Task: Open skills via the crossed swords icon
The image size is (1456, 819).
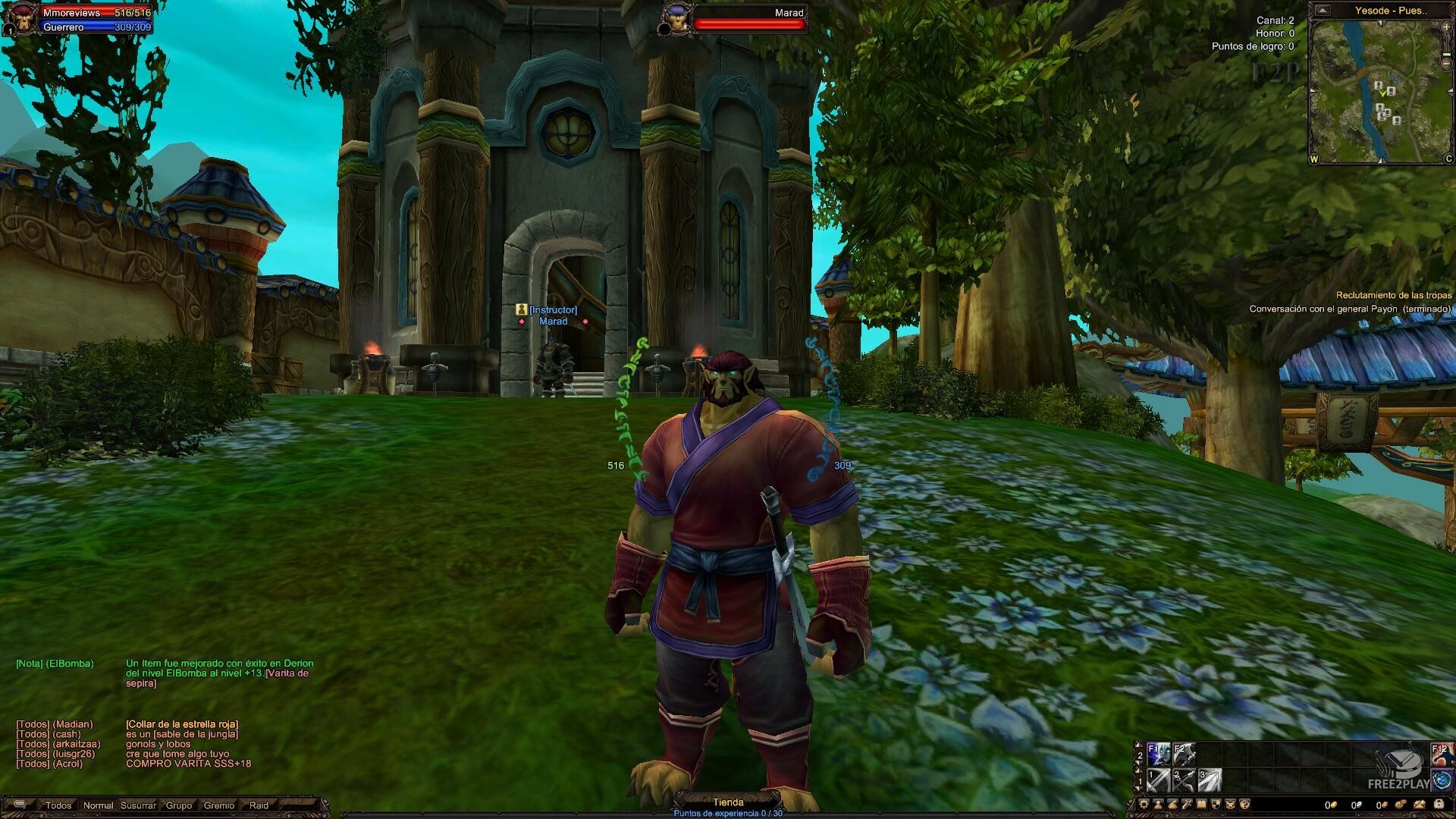Action: point(1187,805)
